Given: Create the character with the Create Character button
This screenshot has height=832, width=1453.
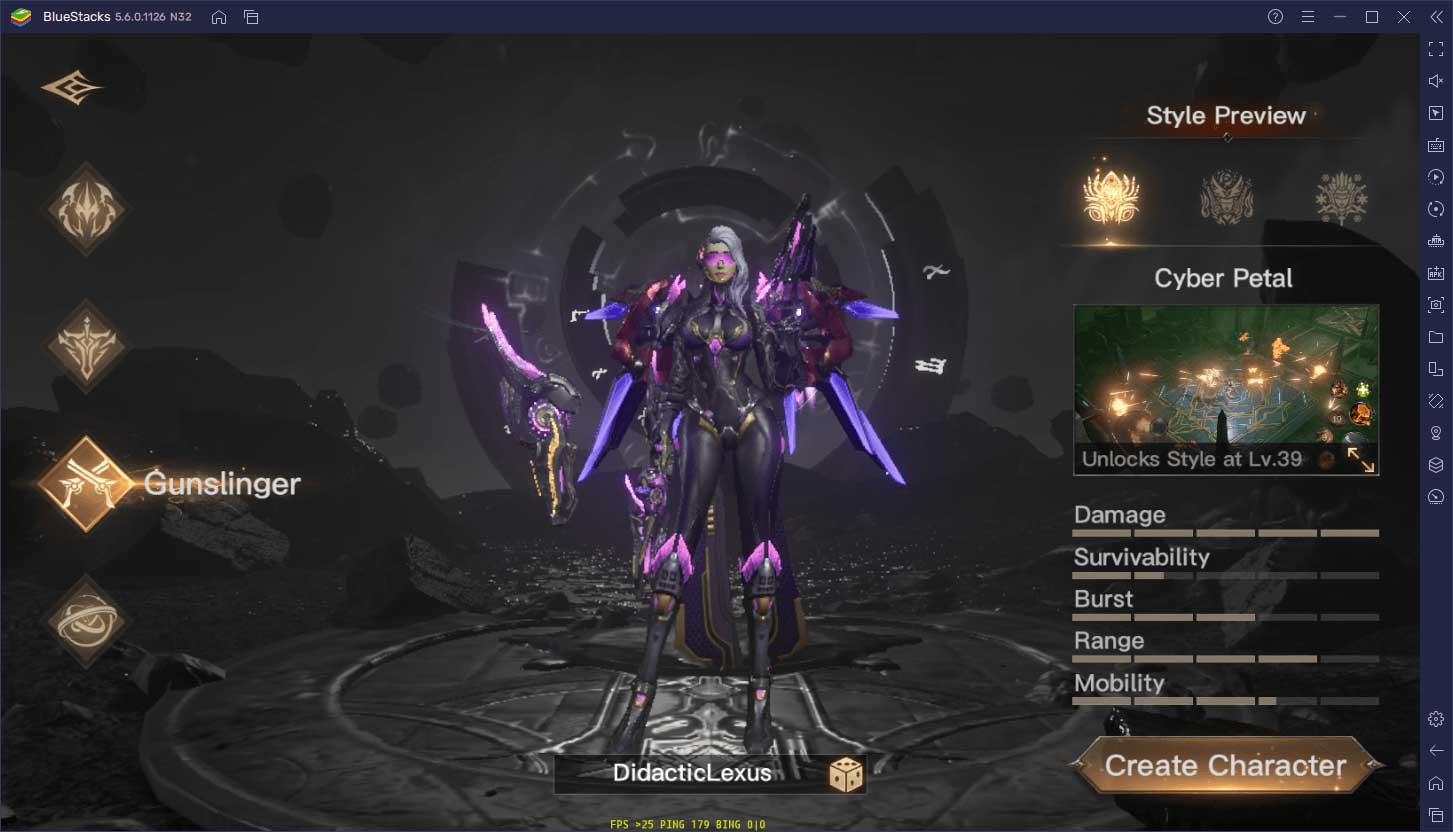Looking at the screenshot, I should [1226, 766].
